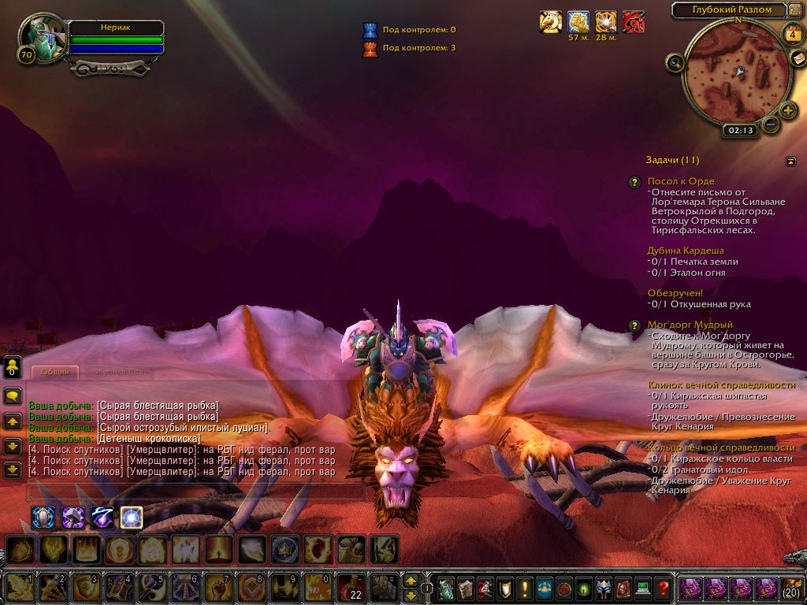Screen dimensions: 807x605
Task: Open the chat menu speech bubble button
Action: (x=12, y=396)
